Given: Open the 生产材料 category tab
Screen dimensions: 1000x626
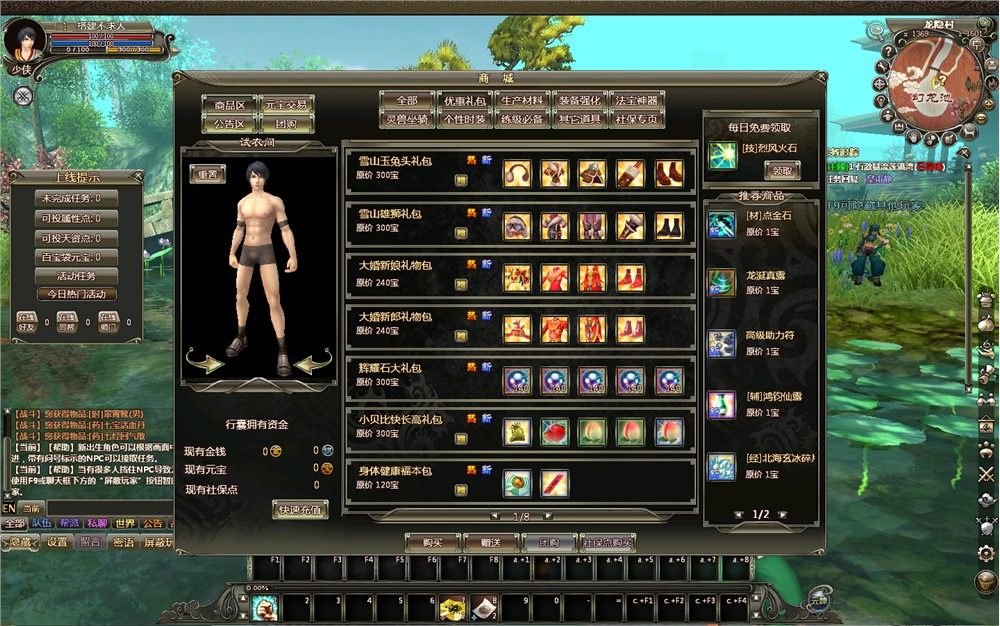Looking at the screenshot, I should [522, 101].
